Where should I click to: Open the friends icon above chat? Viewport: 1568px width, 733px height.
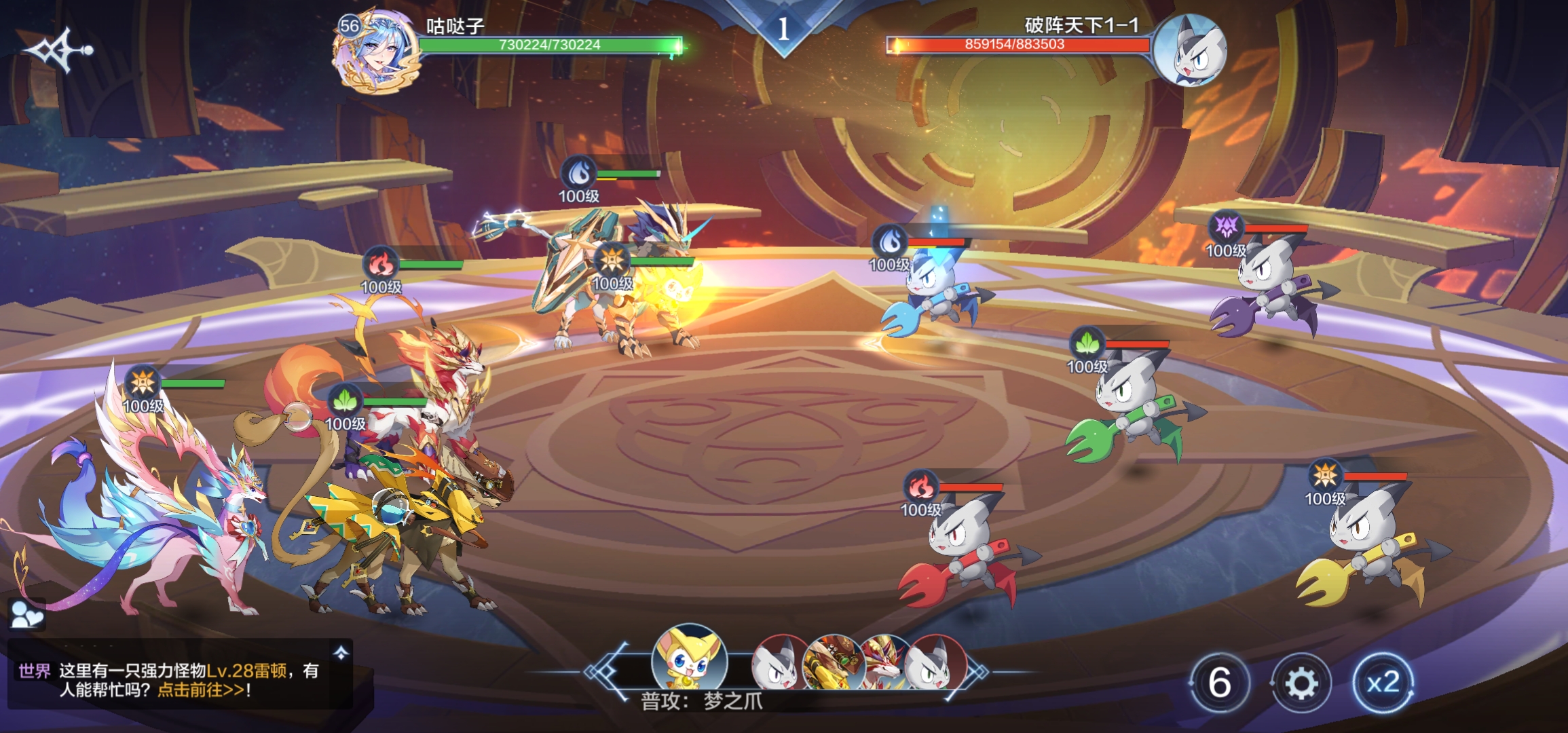tap(27, 615)
